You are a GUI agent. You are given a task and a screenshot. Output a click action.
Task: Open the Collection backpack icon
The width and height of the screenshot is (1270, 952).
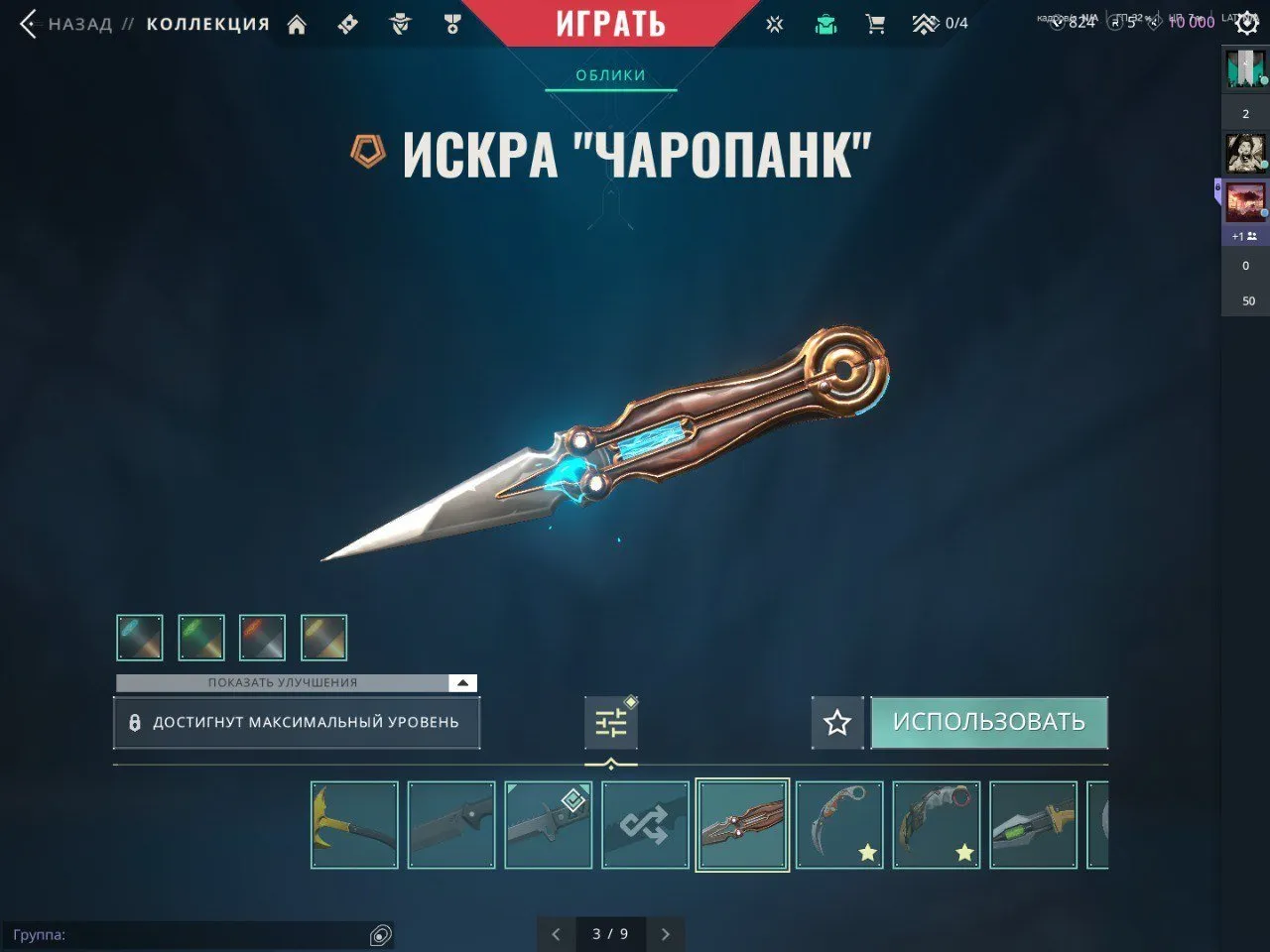tap(826, 23)
